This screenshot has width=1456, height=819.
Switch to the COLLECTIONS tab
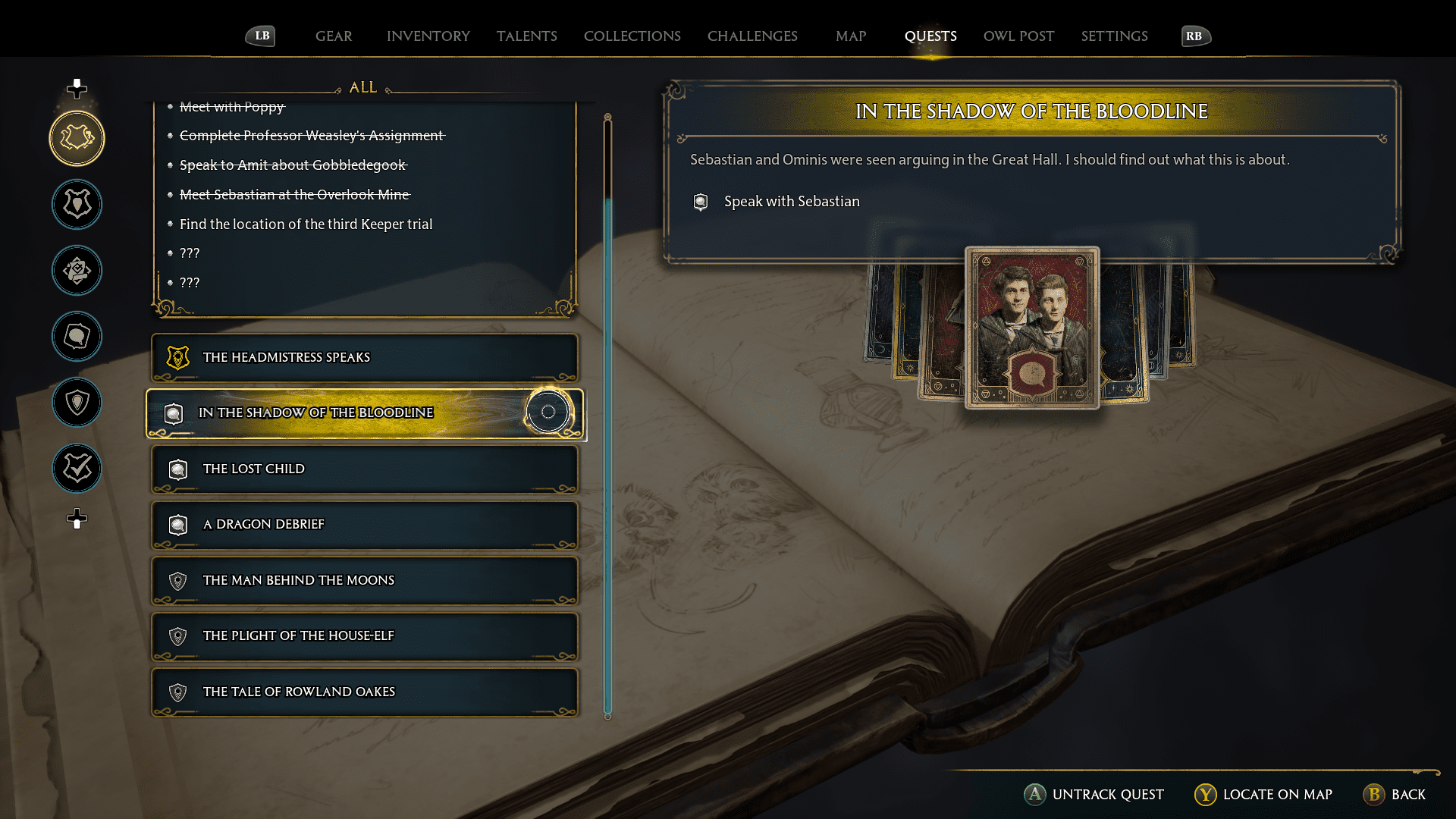pos(632,36)
